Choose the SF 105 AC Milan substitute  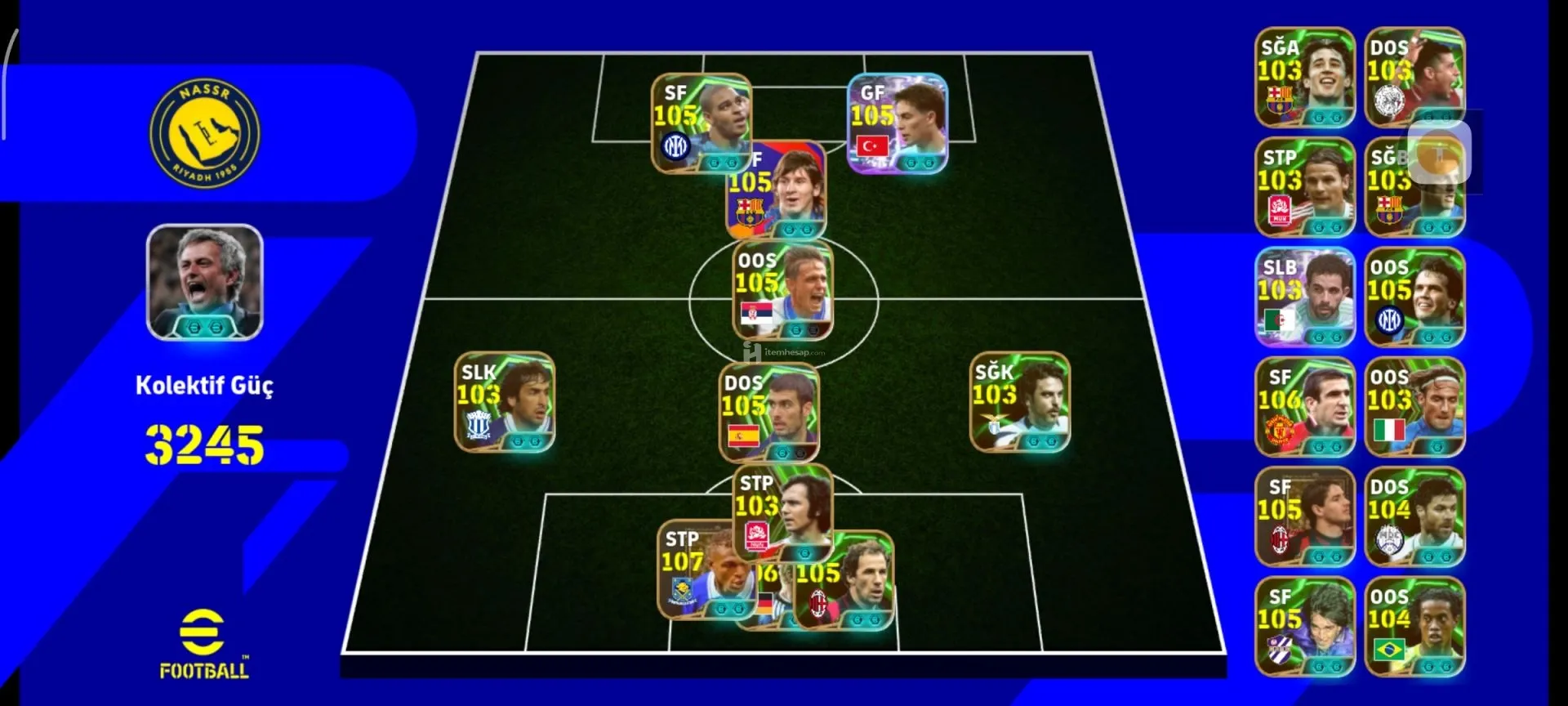[1304, 516]
